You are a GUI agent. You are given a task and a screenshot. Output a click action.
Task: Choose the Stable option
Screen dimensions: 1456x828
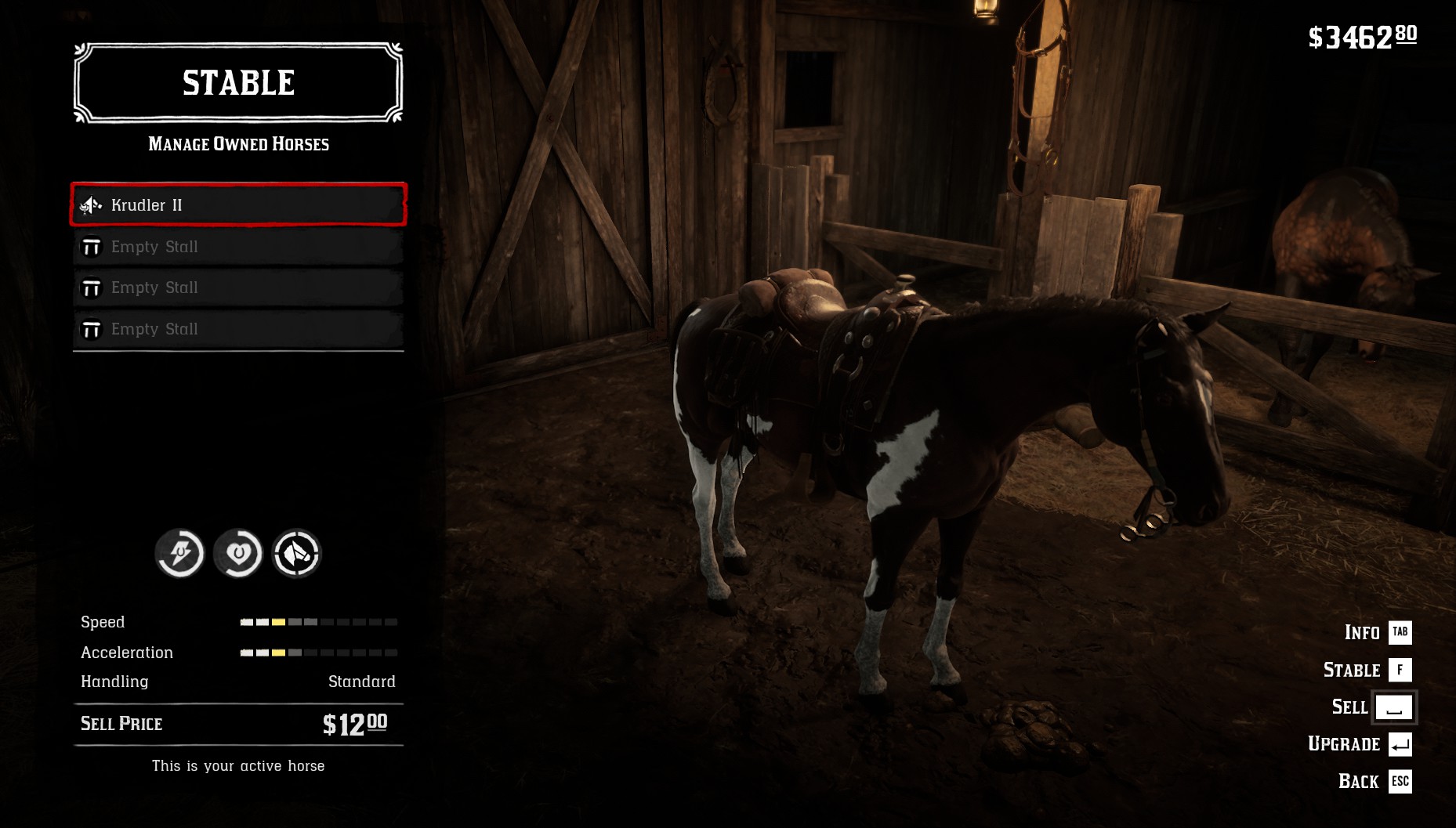point(1367,670)
